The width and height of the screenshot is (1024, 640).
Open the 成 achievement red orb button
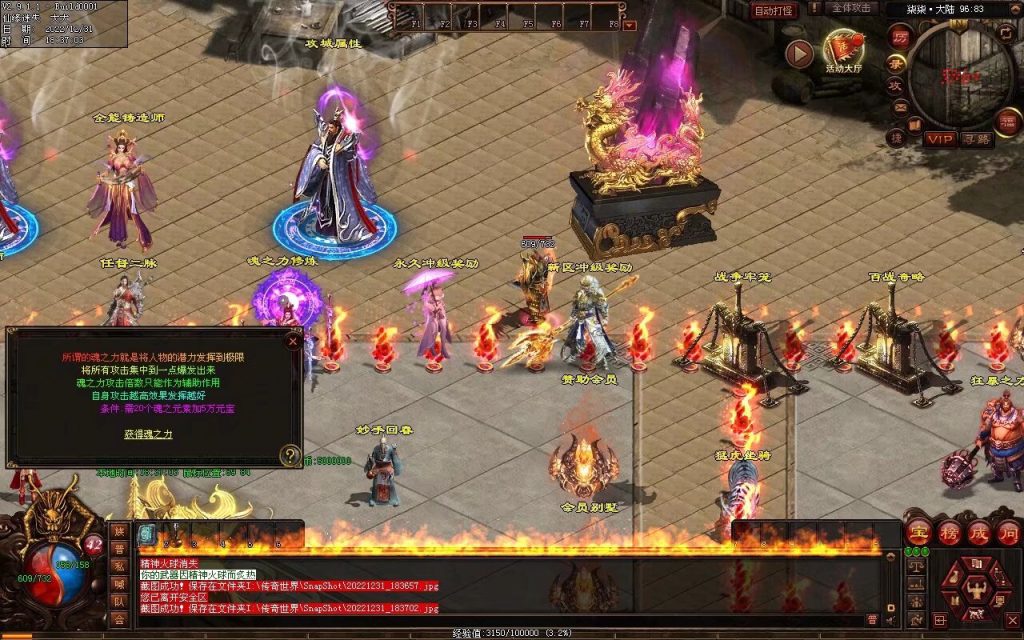click(978, 533)
